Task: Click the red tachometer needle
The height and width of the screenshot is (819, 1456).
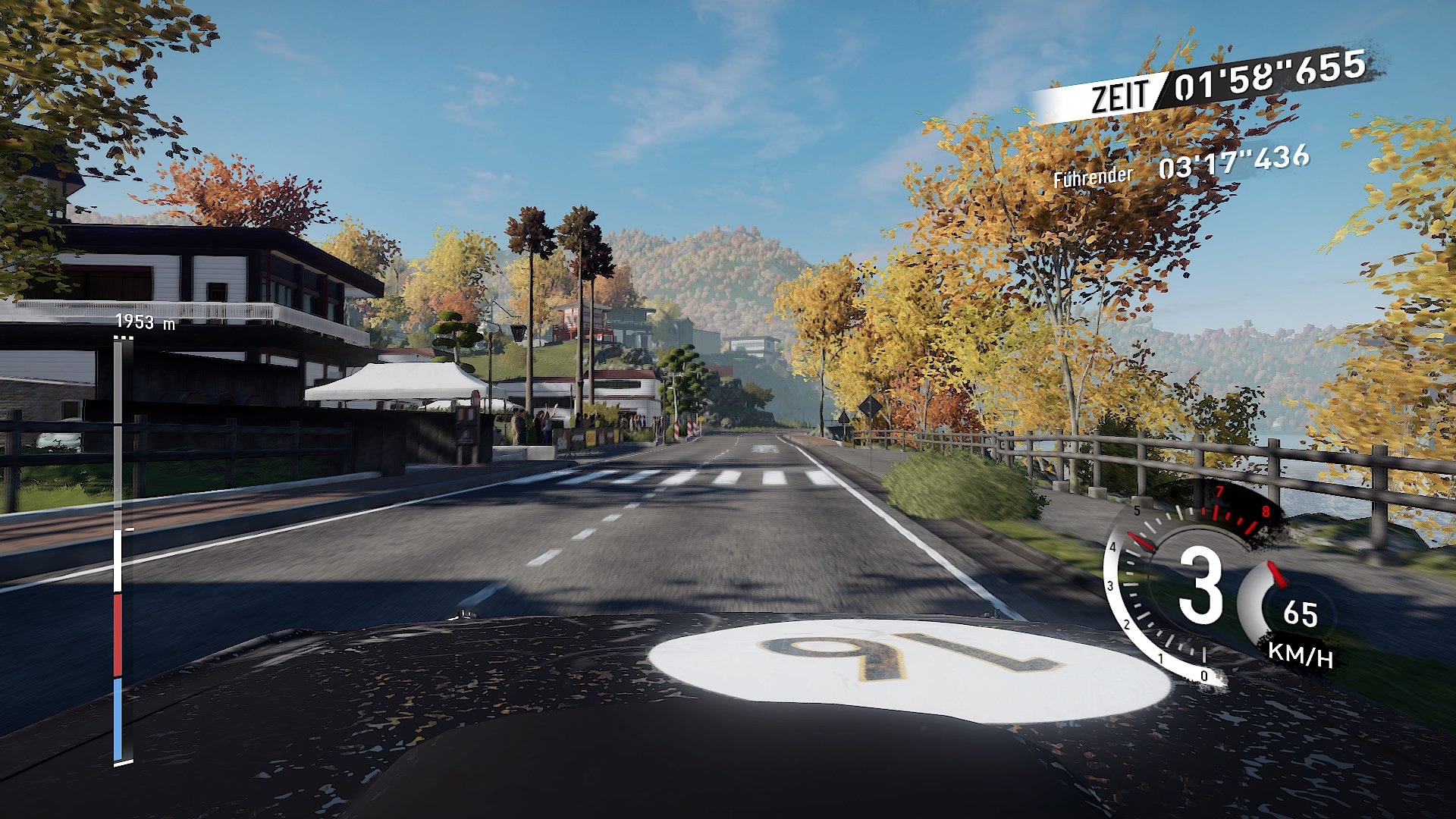Action: point(1141,542)
